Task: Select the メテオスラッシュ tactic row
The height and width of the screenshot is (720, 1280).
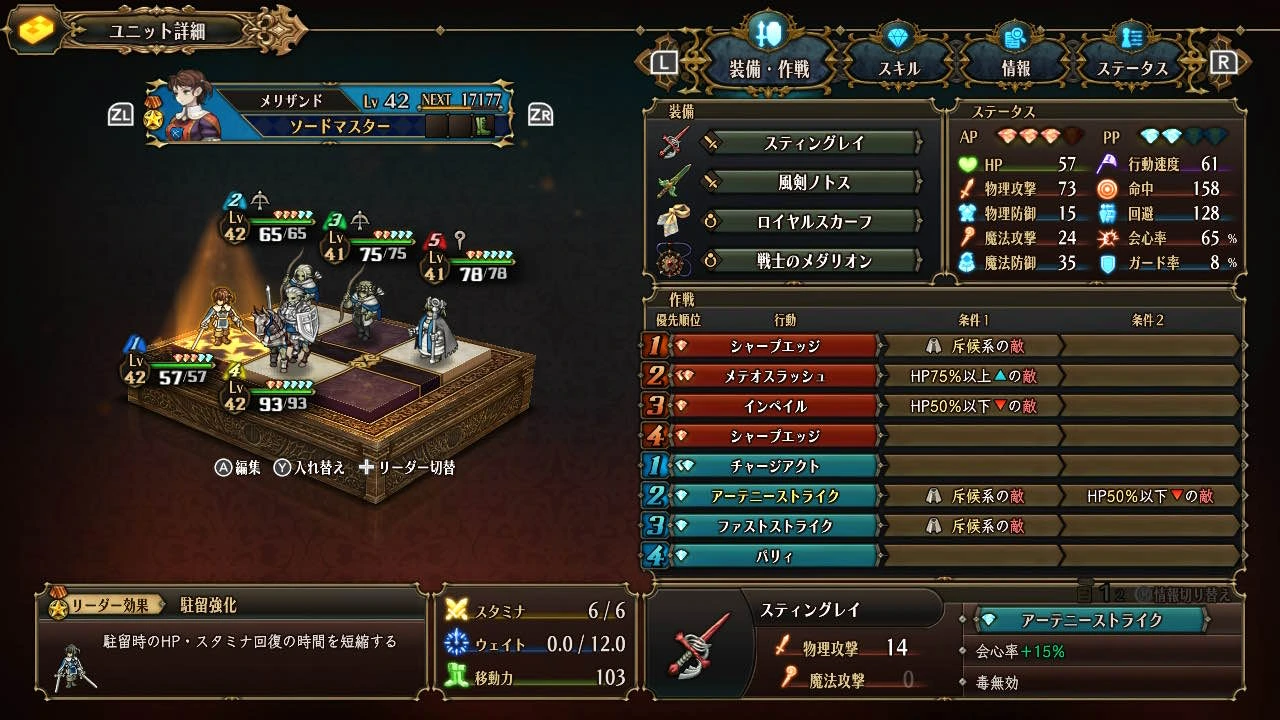Action: [775, 376]
